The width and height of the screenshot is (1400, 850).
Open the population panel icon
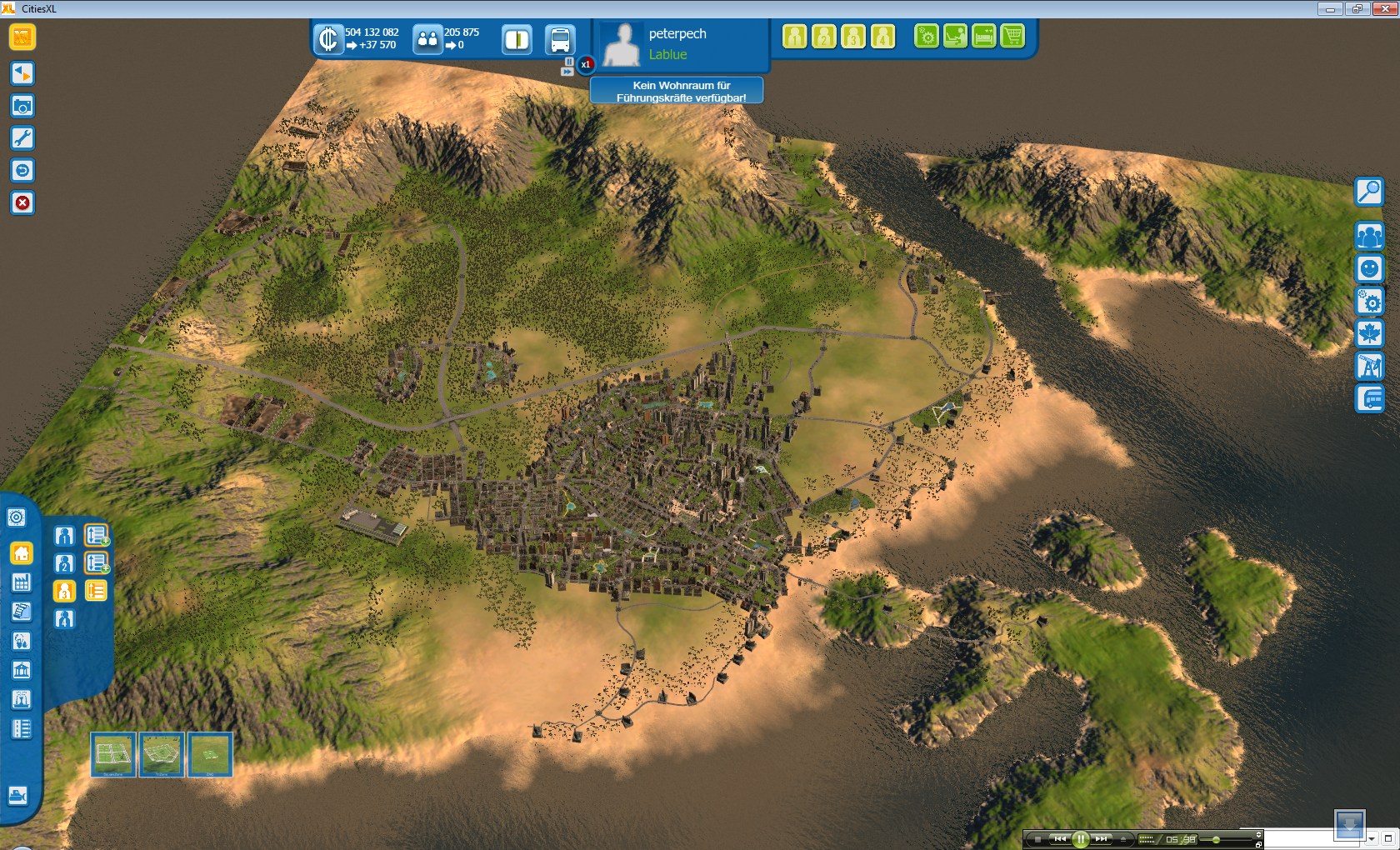[x=427, y=39]
